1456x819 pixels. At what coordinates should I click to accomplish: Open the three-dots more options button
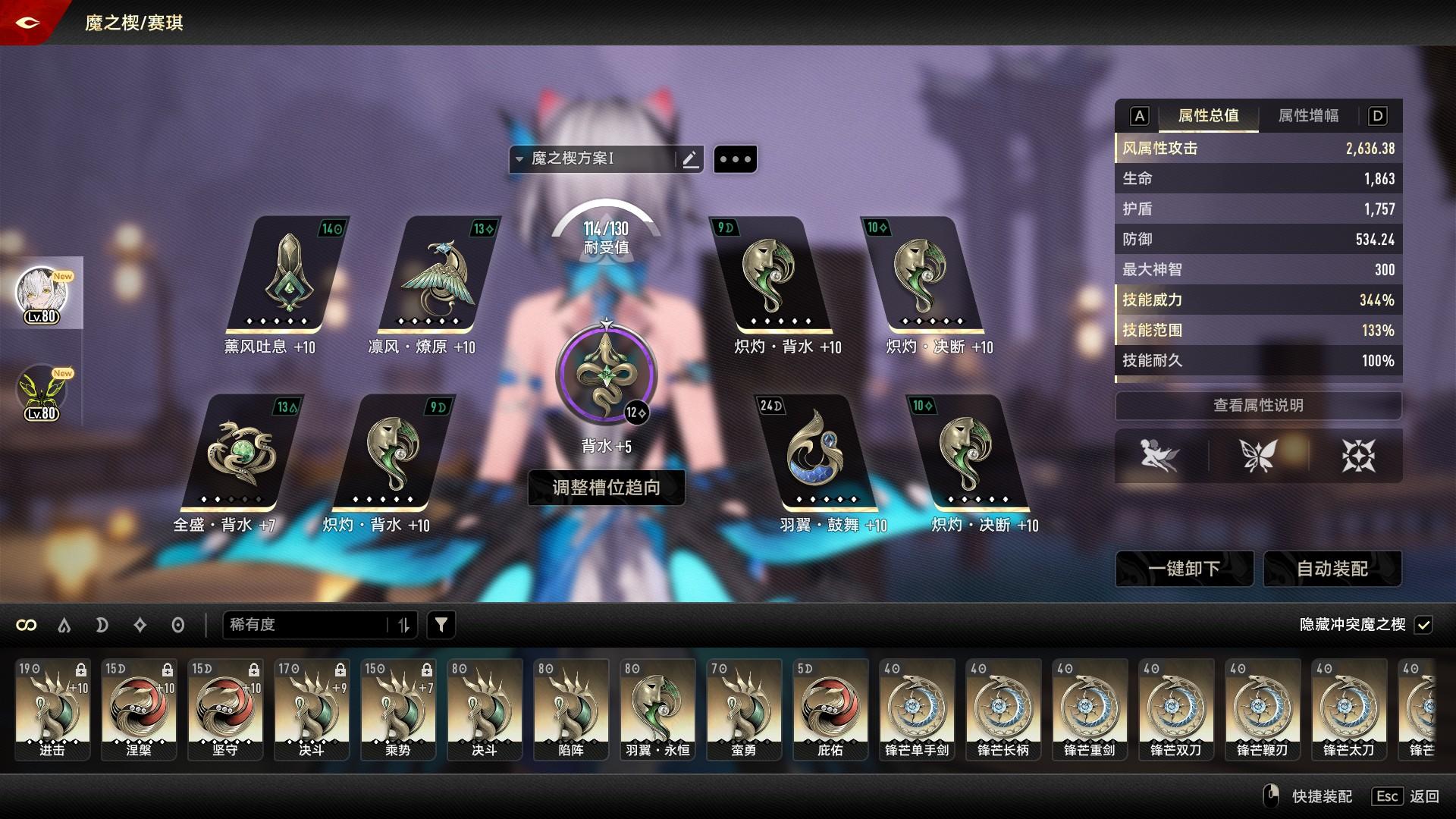(x=735, y=159)
